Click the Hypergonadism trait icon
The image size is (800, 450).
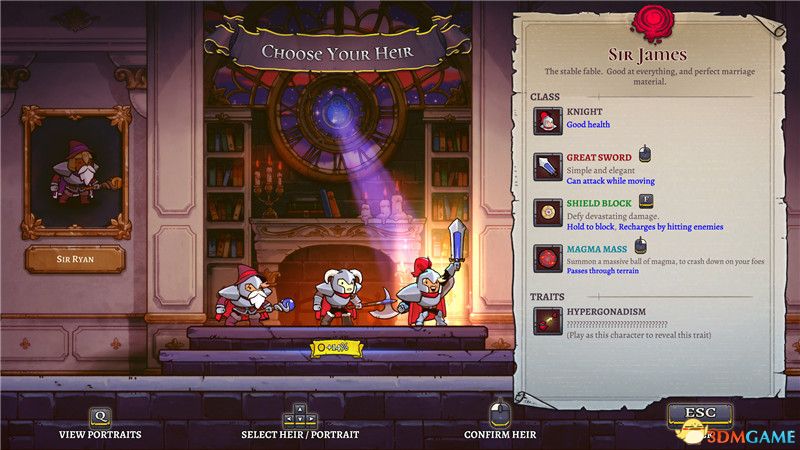547,321
